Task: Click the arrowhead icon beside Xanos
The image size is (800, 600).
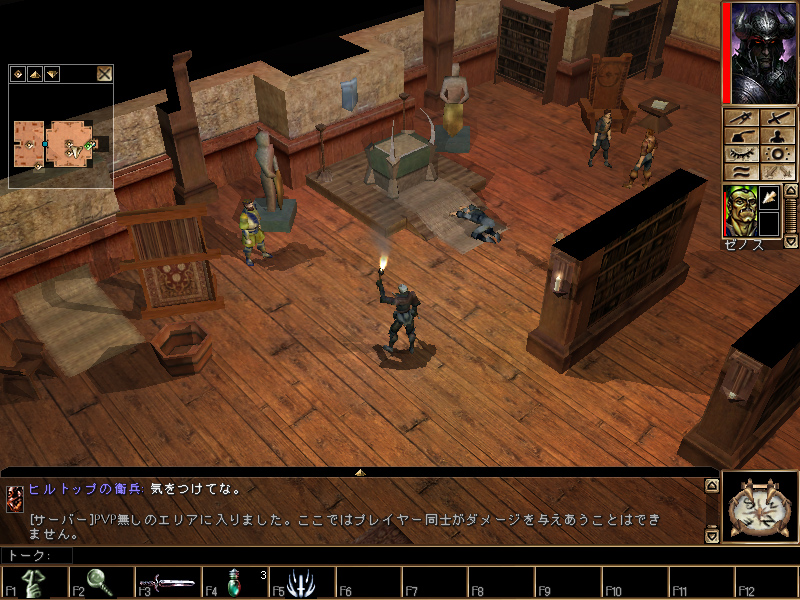Action: pyautogui.click(x=768, y=198)
